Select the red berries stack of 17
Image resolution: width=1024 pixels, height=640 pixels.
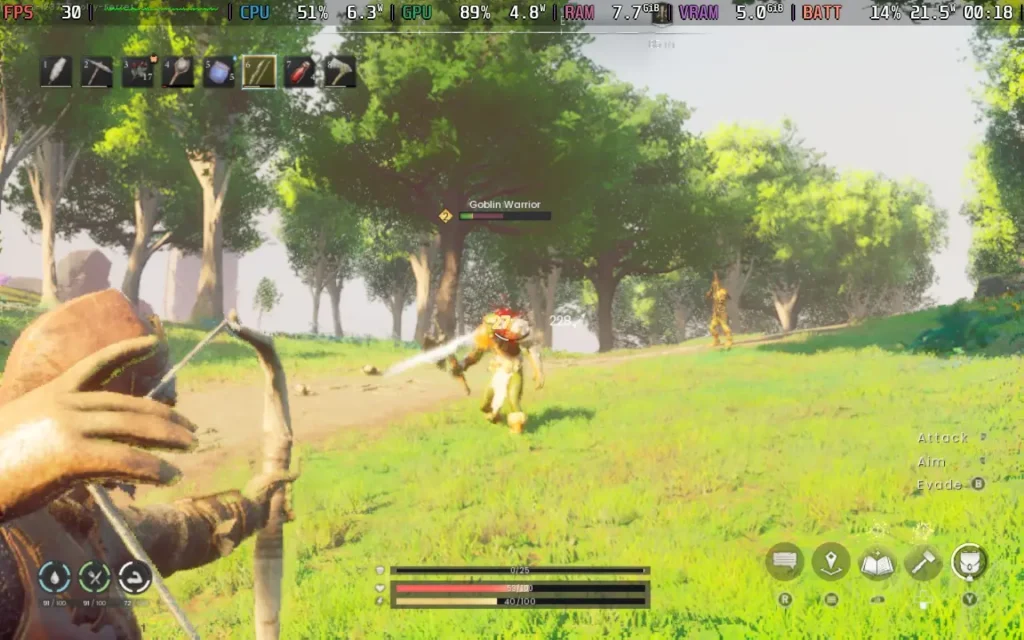(138, 71)
